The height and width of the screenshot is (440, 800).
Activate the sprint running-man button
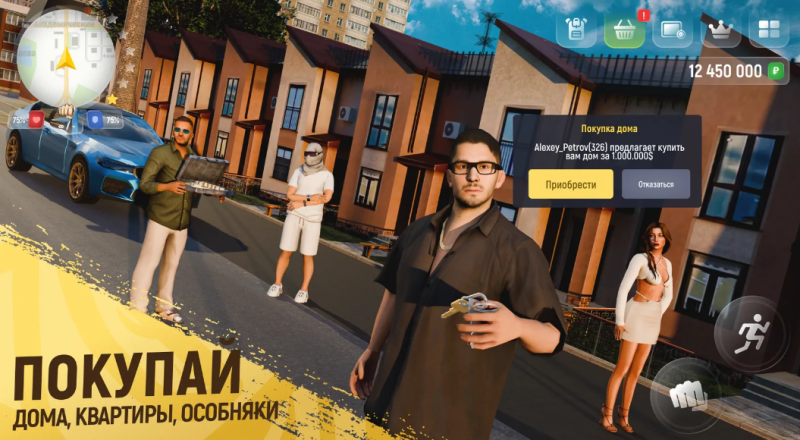(x=750, y=332)
